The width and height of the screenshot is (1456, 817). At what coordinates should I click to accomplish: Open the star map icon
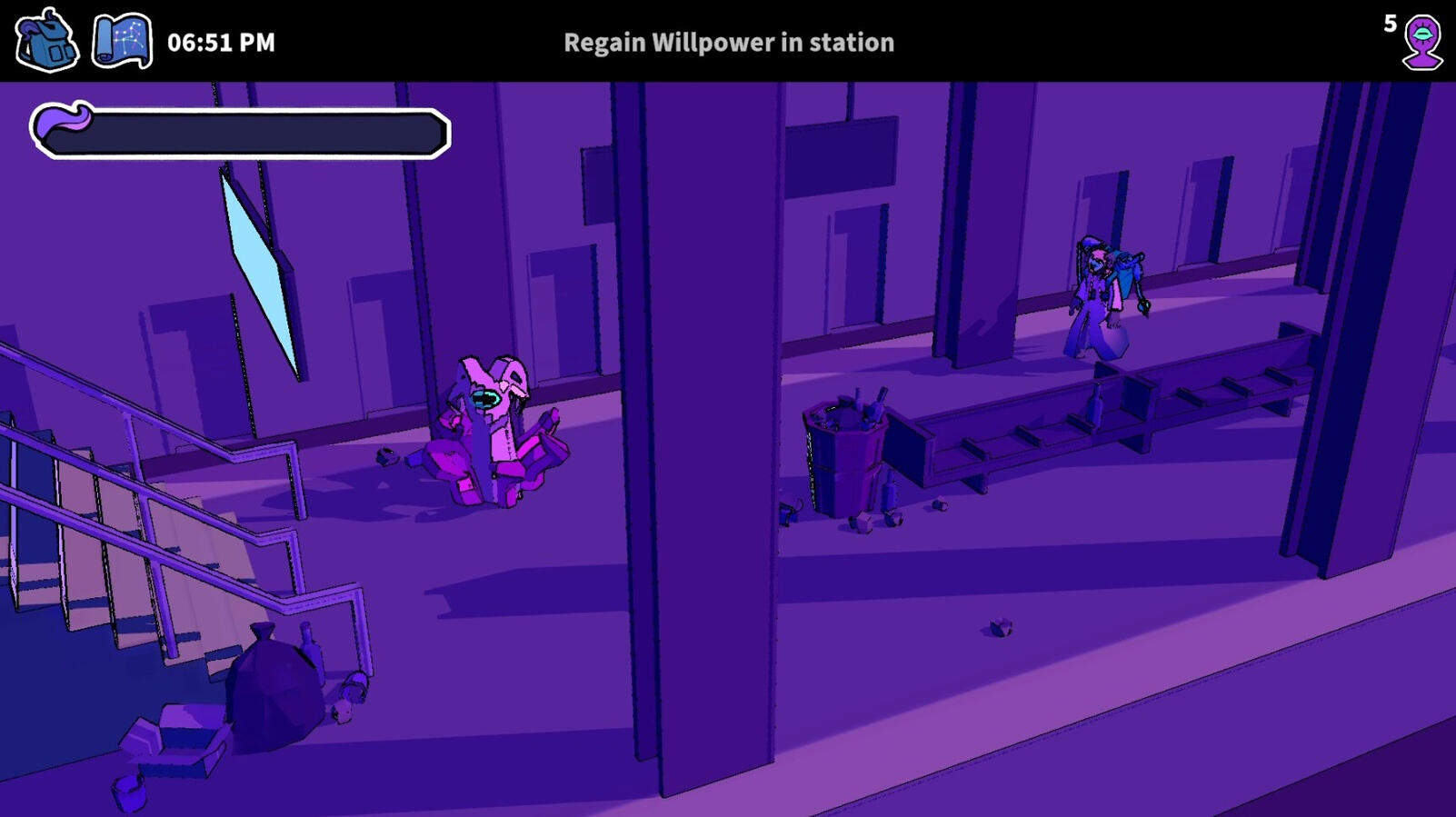[122, 41]
